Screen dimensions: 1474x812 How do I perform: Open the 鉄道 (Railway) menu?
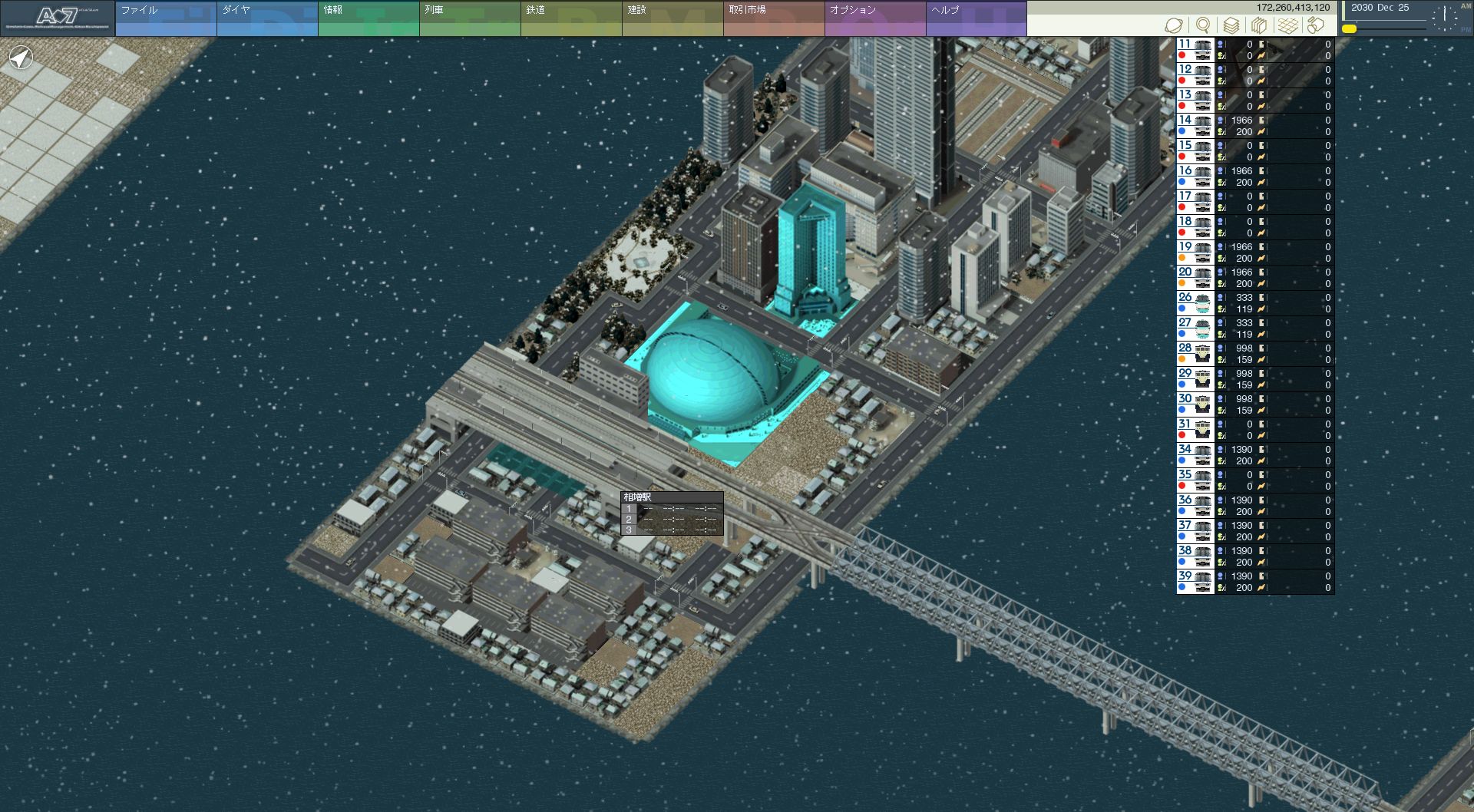point(570,18)
